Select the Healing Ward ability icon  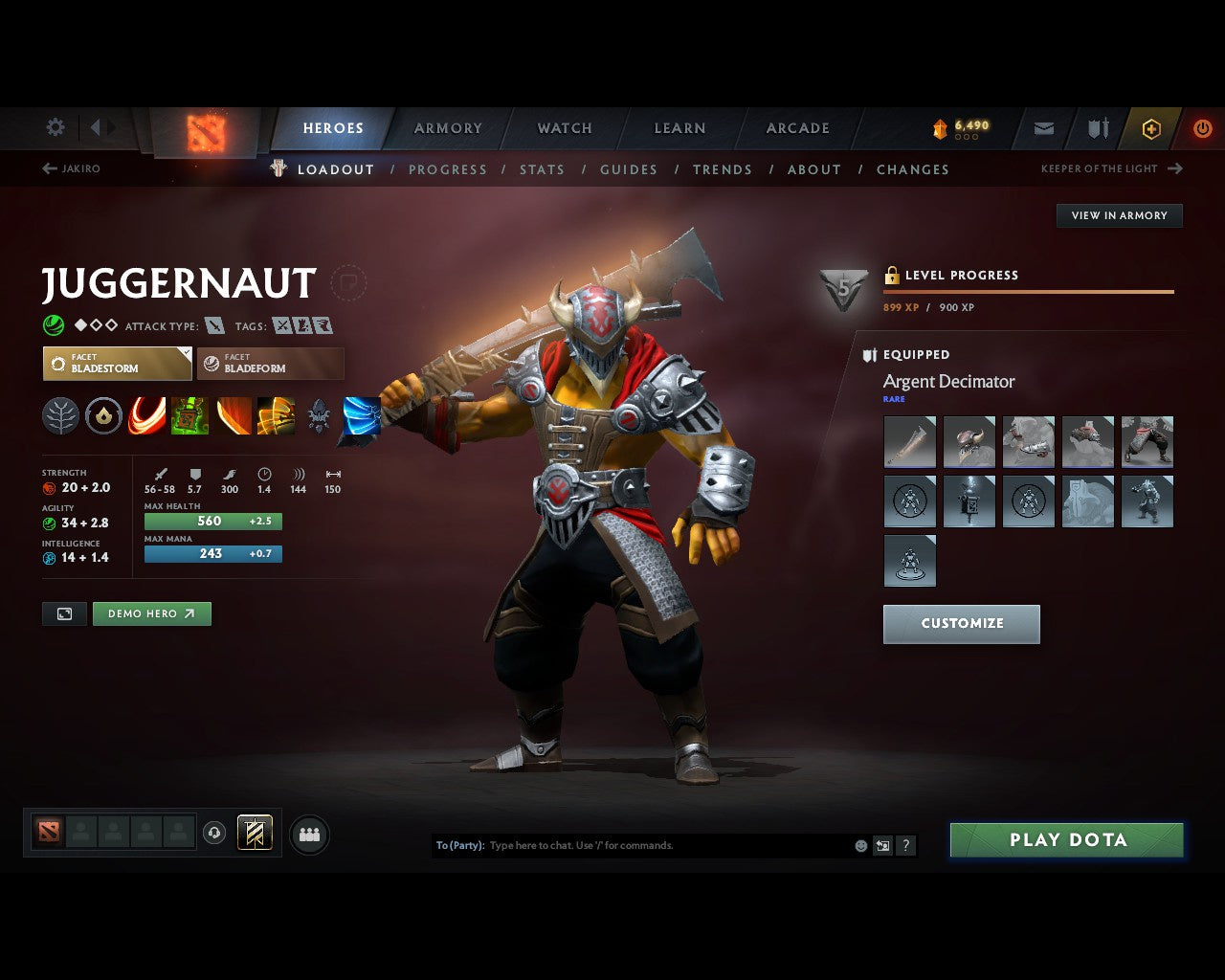[189, 415]
